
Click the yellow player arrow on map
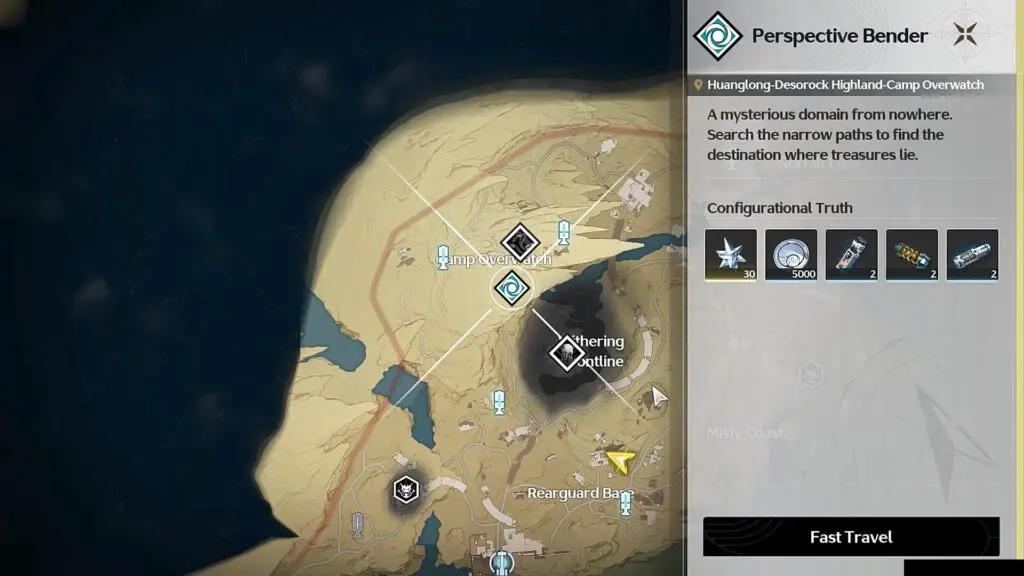620,460
